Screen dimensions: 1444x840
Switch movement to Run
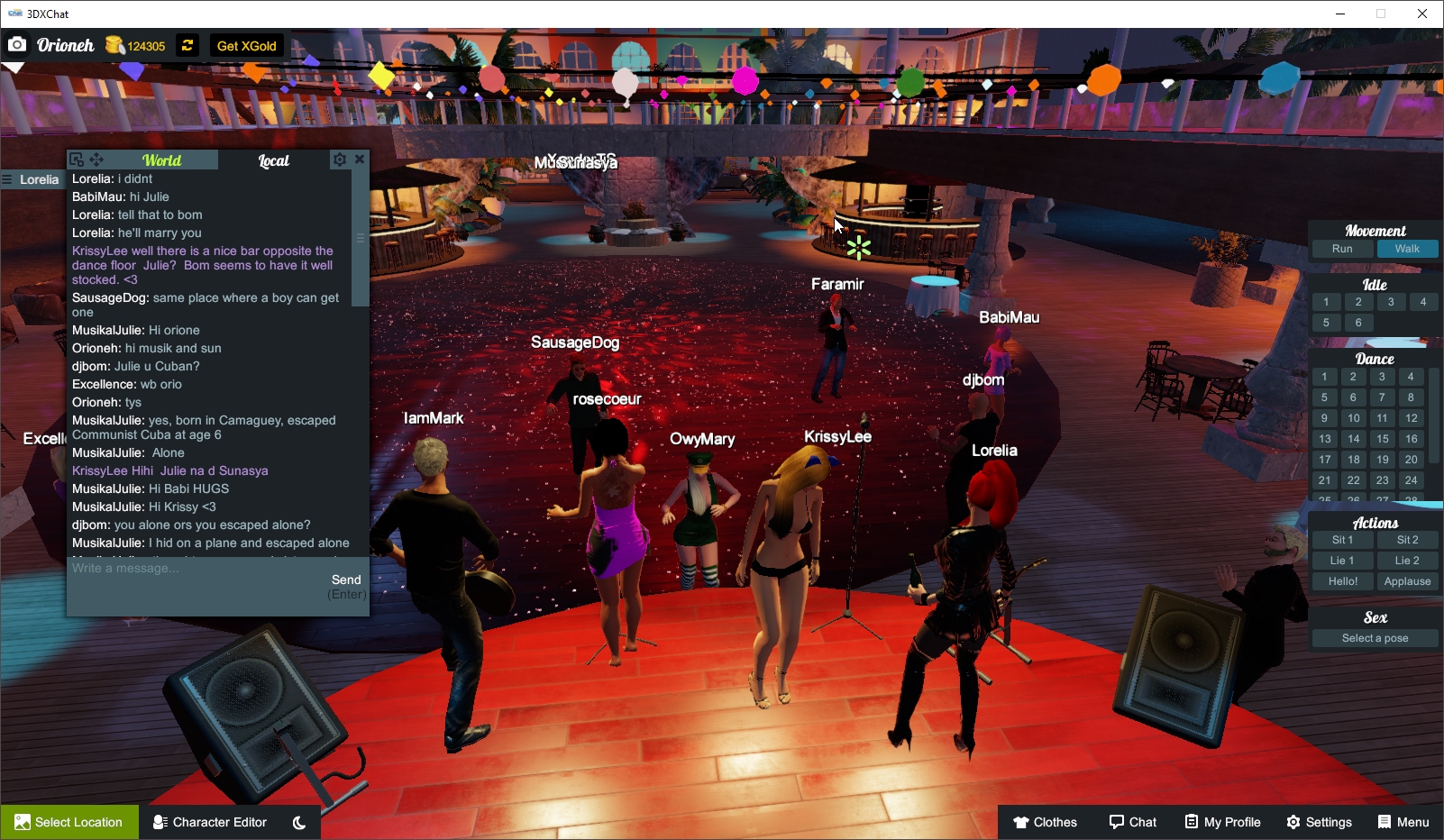(x=1342, y=249)
